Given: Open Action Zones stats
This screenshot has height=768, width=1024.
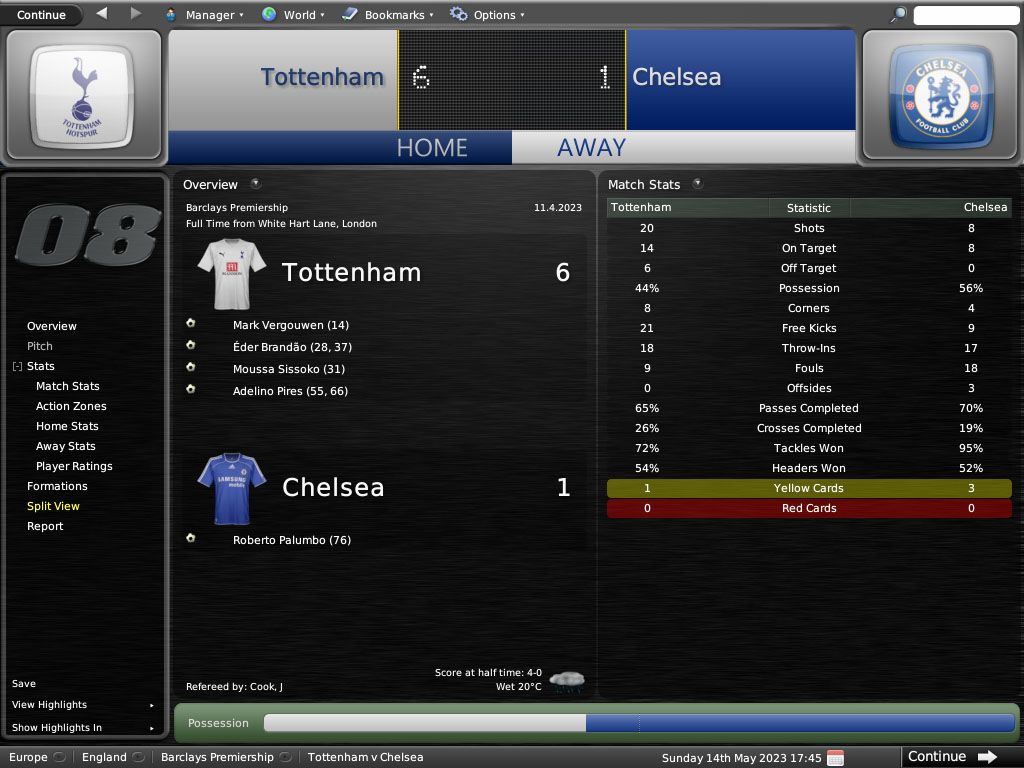Looking at the screenshot, I should 71,406.
